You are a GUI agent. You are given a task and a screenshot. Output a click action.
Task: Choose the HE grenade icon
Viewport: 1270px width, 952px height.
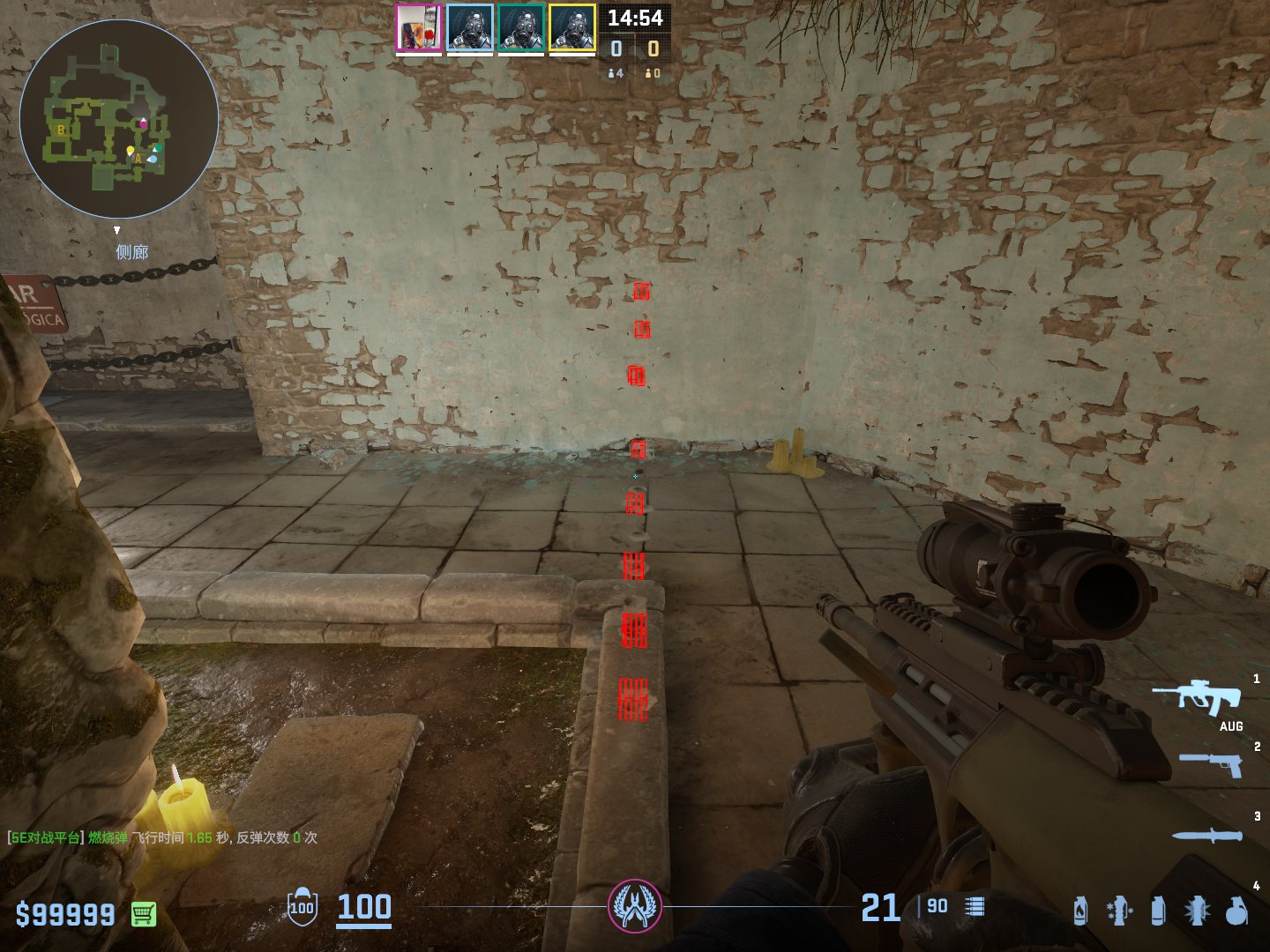tap(1236, 911)
